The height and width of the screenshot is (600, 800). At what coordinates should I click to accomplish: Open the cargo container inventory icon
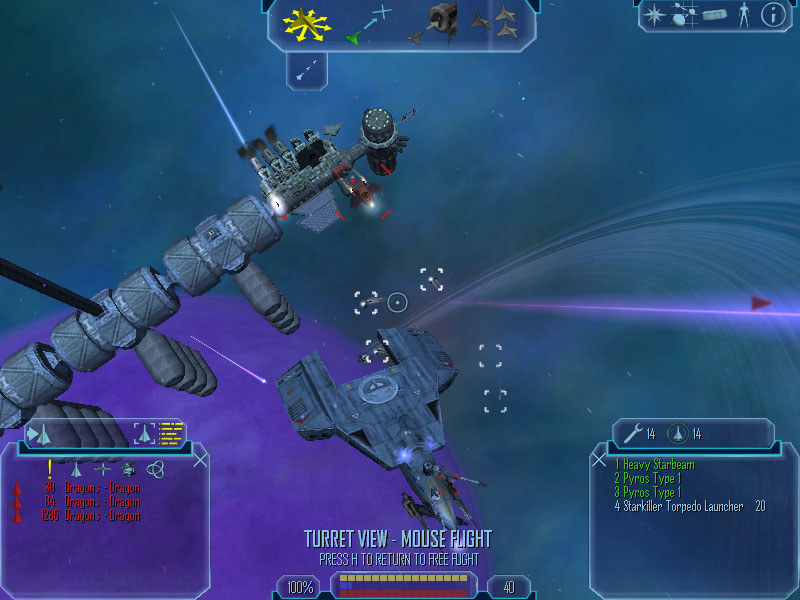pos(713,15)
